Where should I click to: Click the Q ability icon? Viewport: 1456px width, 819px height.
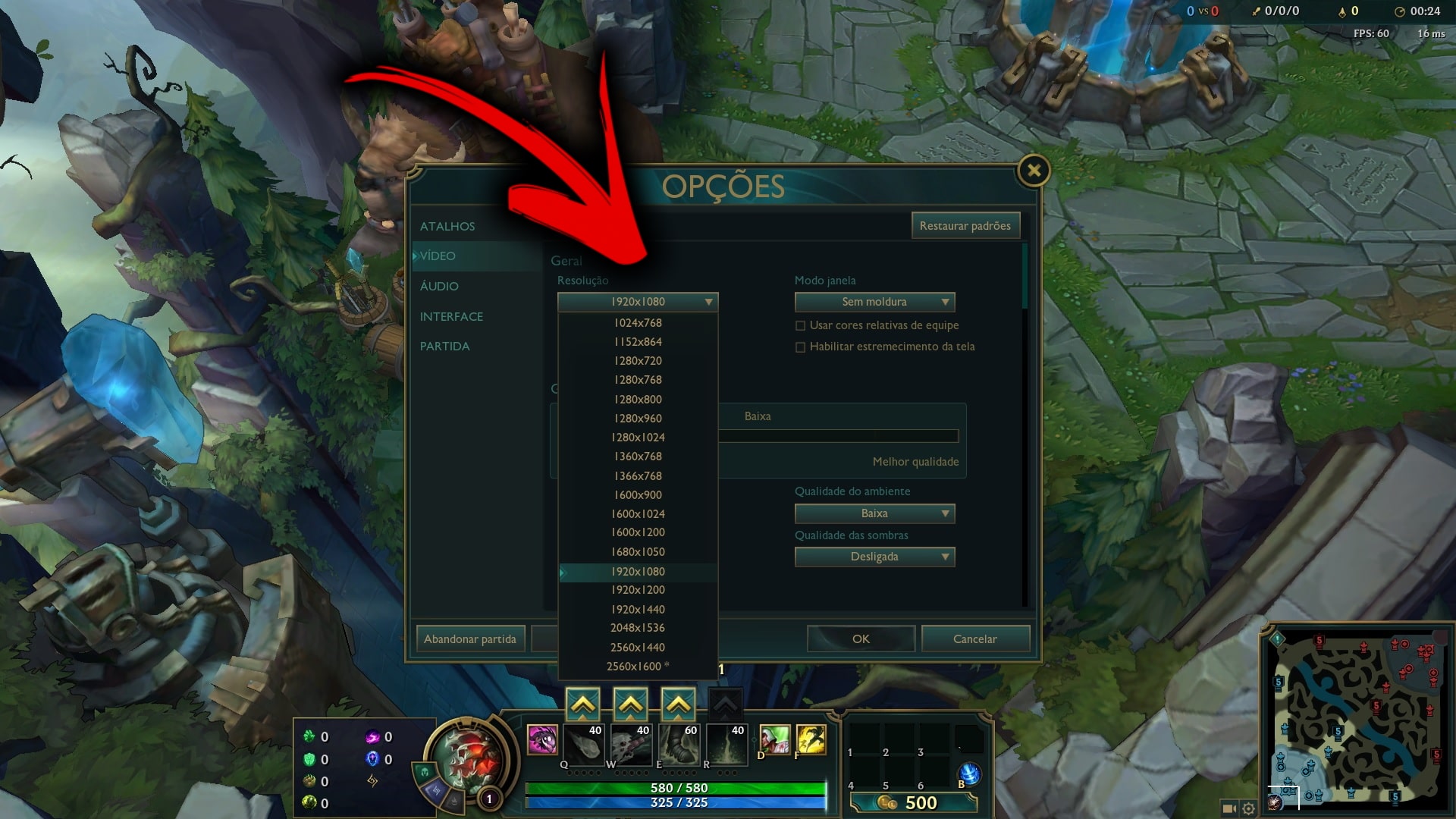pos(584,745)
